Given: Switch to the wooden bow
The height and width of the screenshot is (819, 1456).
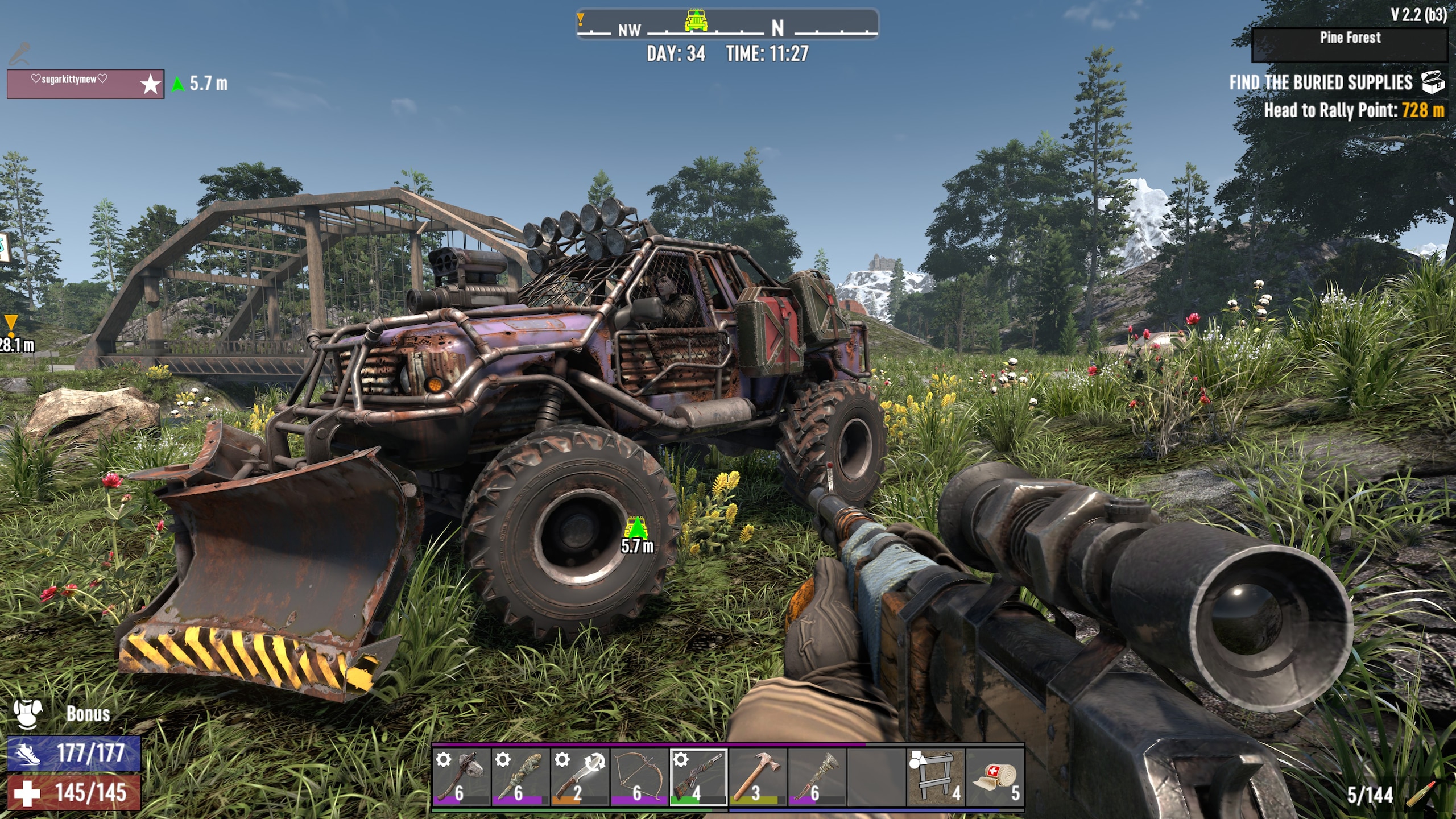Looking at the screenshot, I should click(x=639, y=777).
